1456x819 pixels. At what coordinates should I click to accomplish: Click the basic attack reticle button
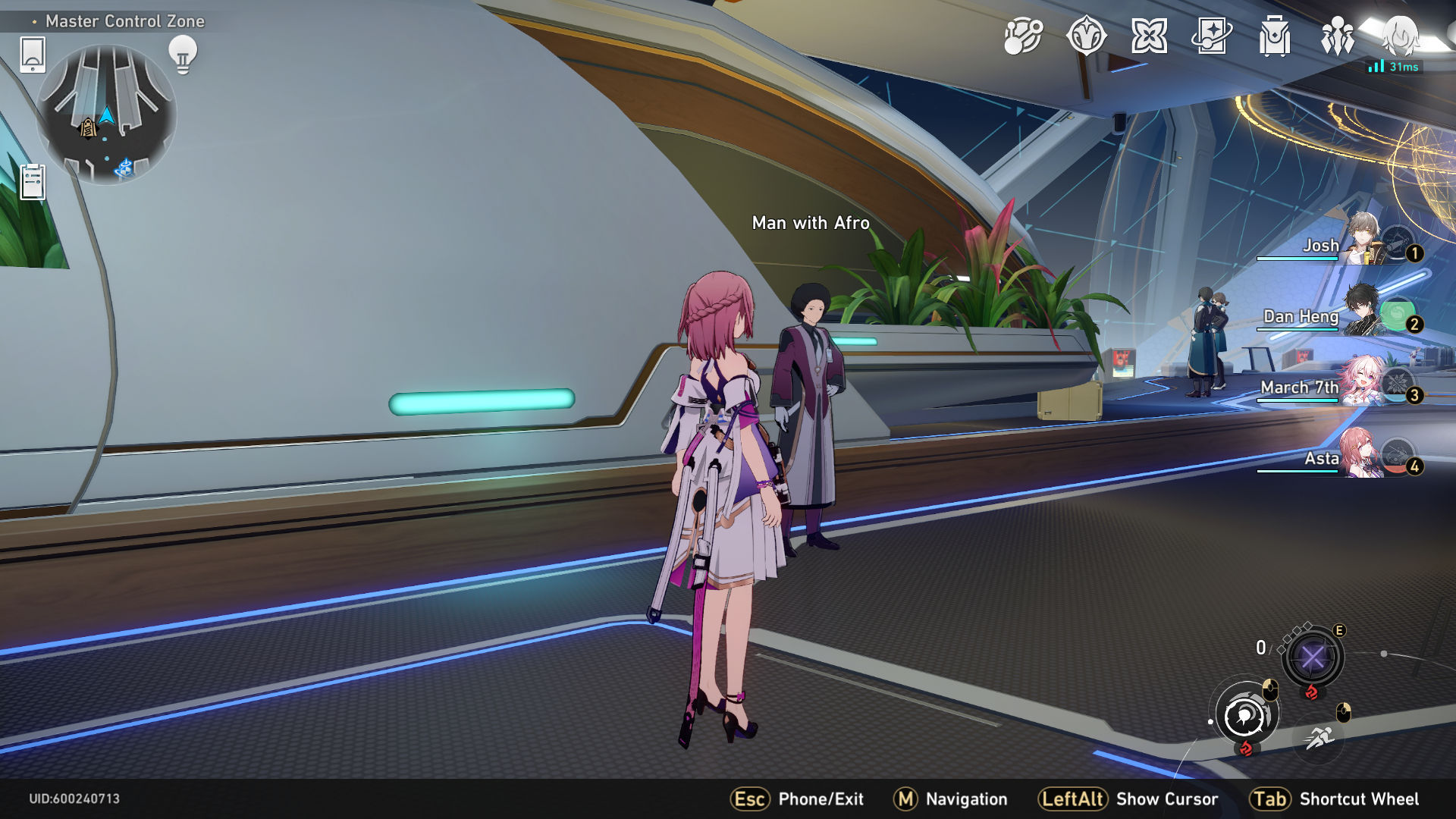click(x=1246, y=713)
